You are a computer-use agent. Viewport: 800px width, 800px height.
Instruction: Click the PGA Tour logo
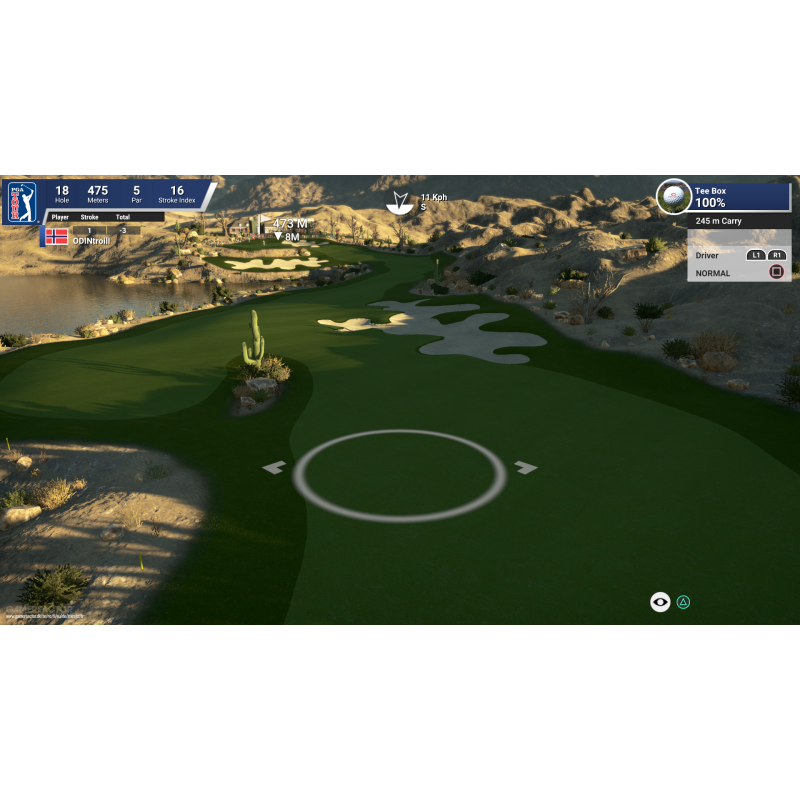22,201
